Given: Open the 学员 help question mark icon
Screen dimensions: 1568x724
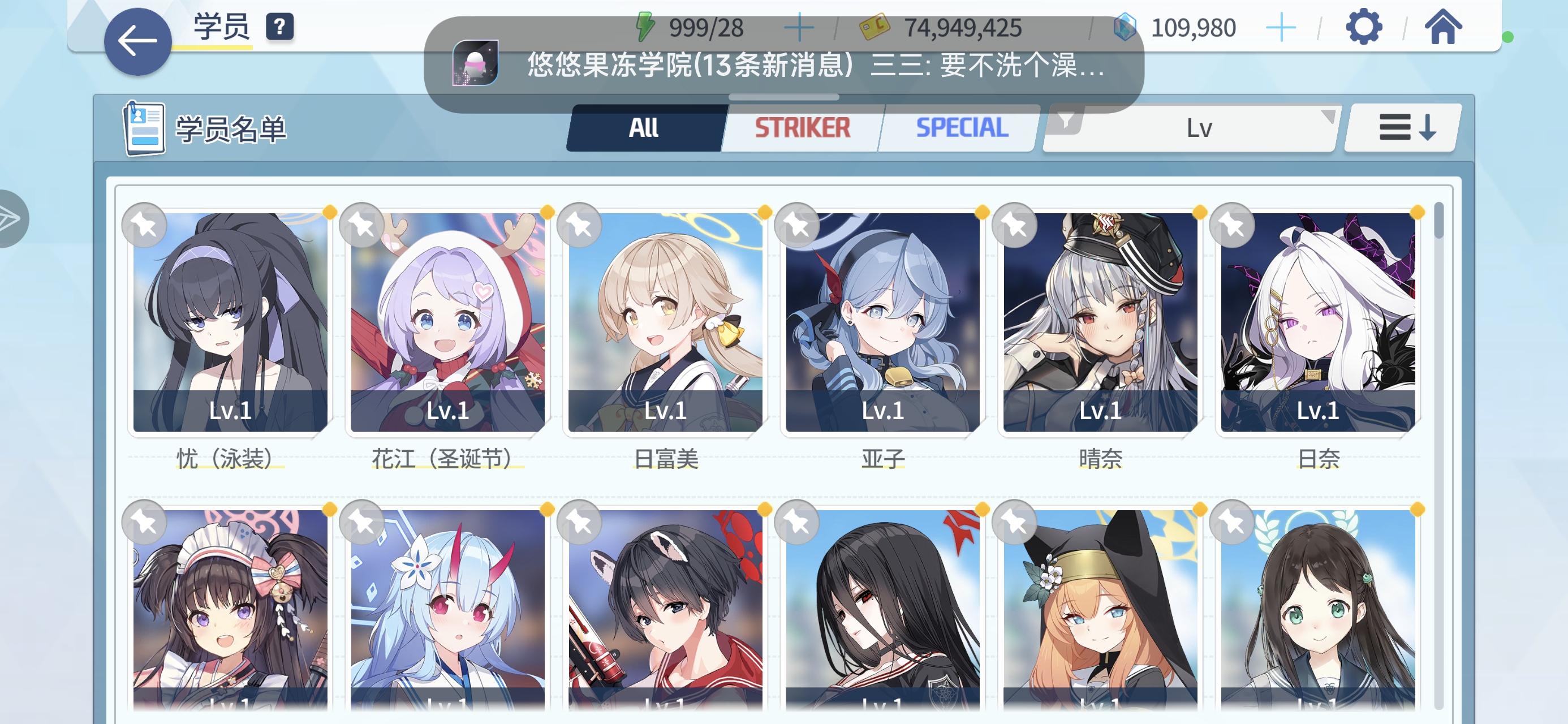Looking at the screenshot, I should tap(279, 26).
